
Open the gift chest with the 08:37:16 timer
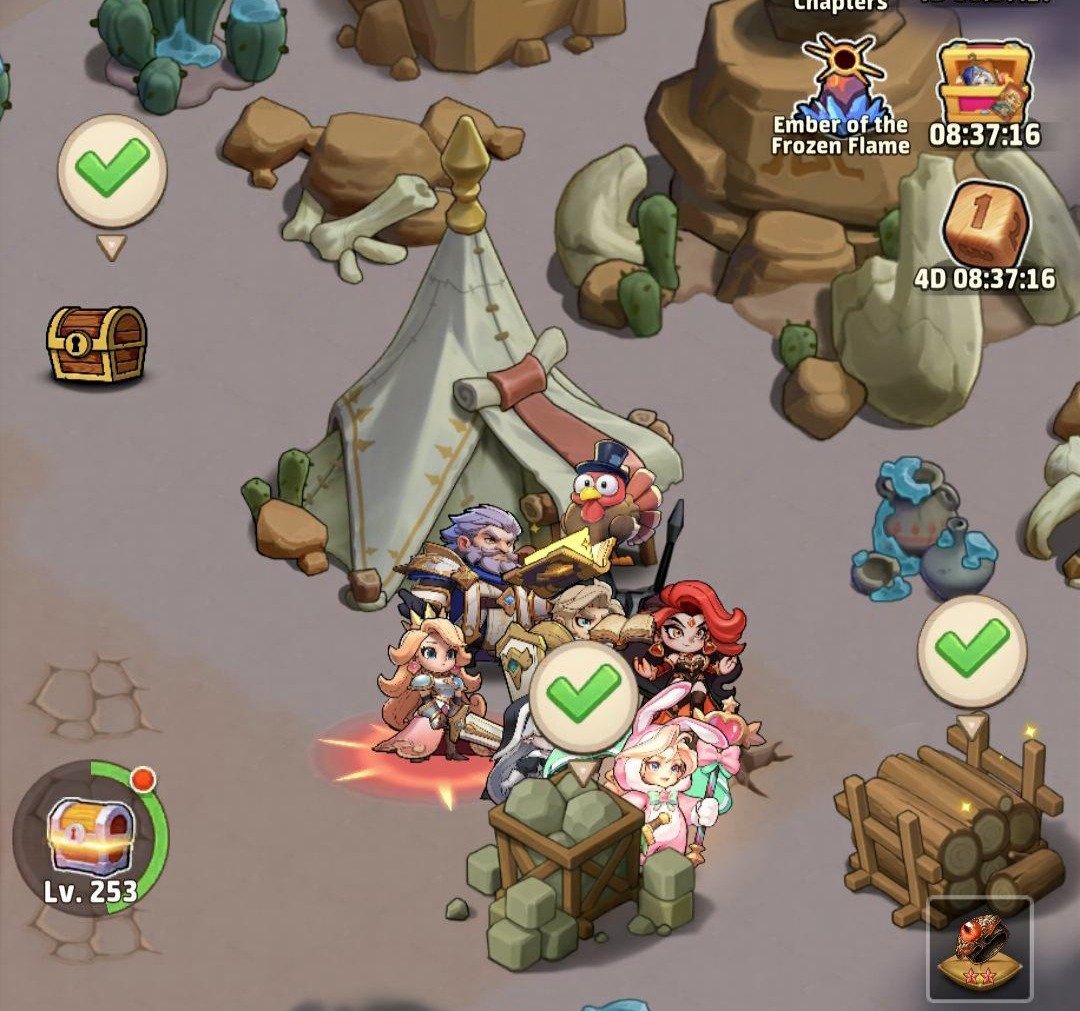click(x=984, y=85)
